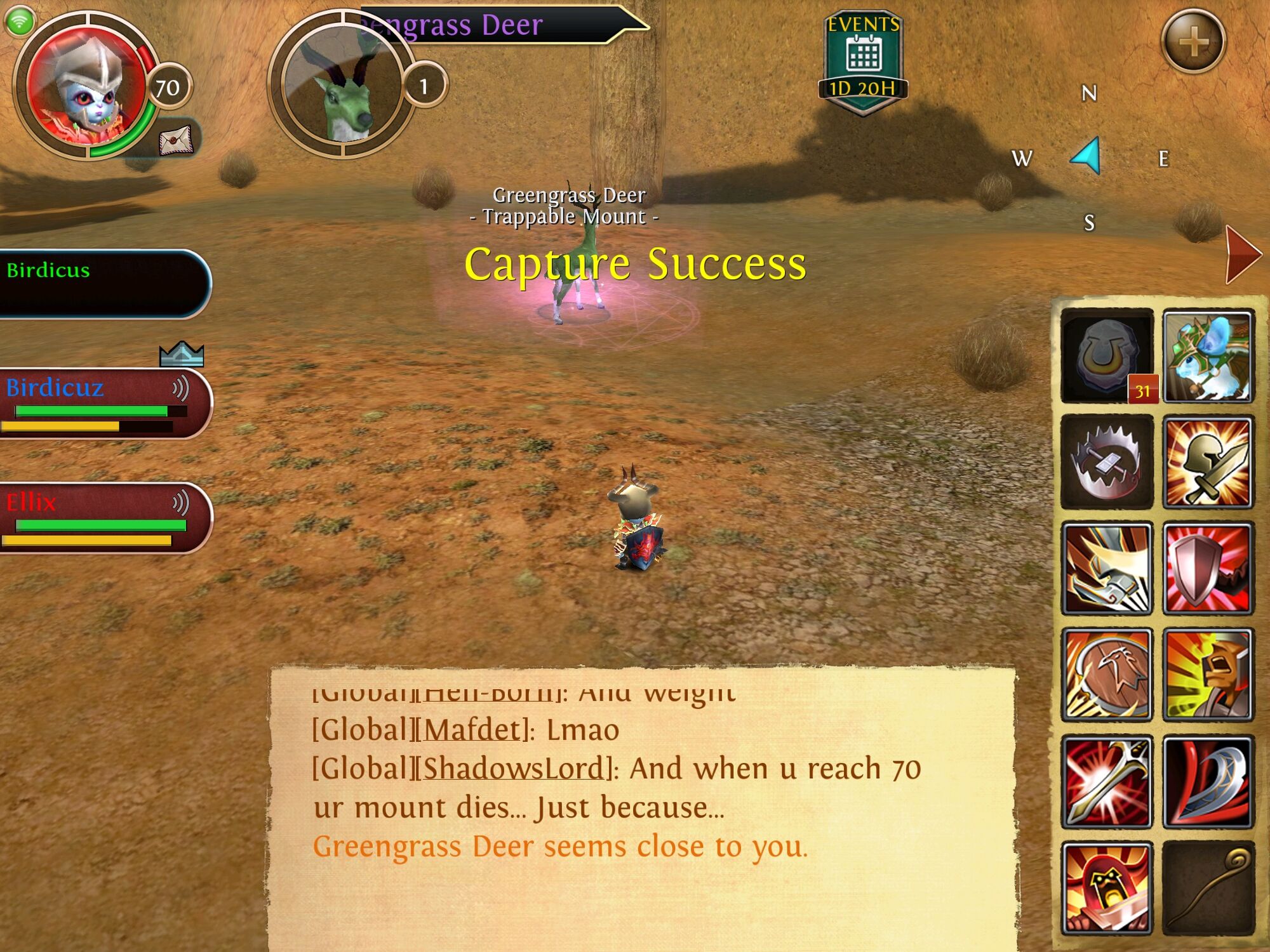Screen dimensions: 1270x952
Task: Summon the blue rabbit mount
Action: [x=1208, y=356]
